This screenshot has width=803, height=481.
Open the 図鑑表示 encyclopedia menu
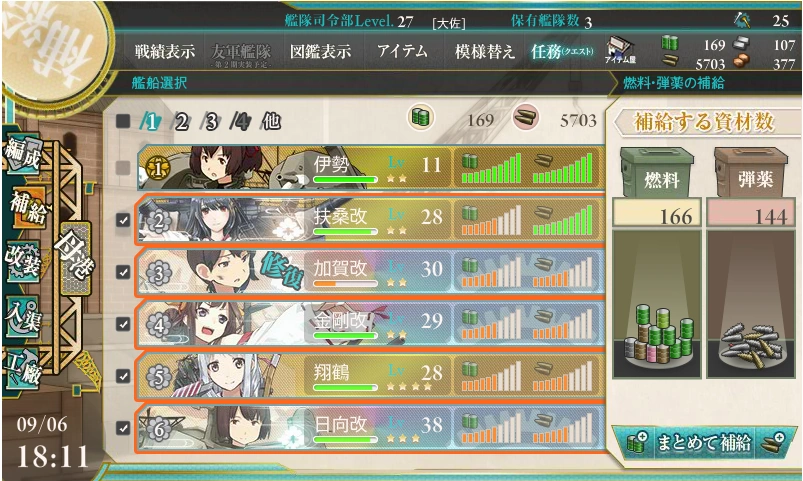click(x=320, y=52)
